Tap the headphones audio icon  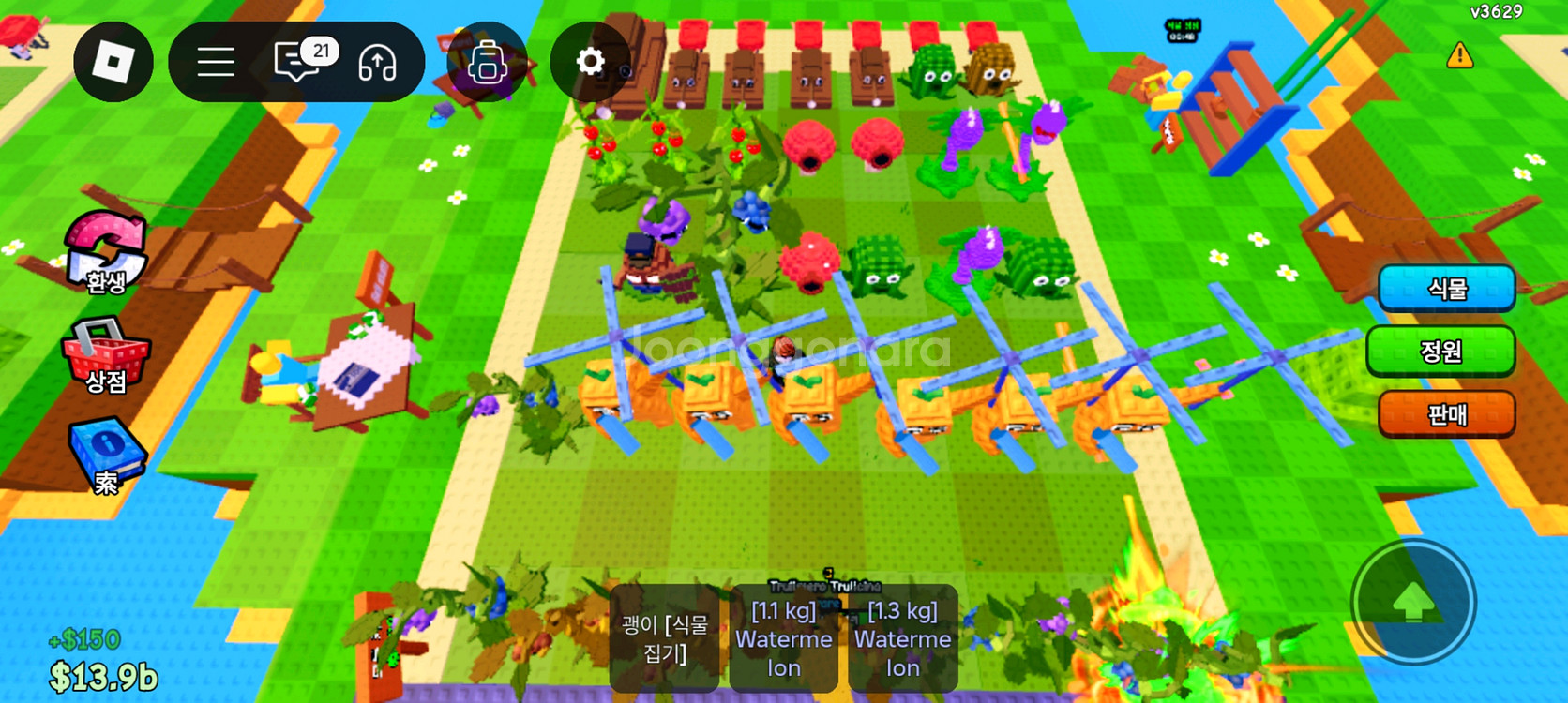[x=377, y=63]
